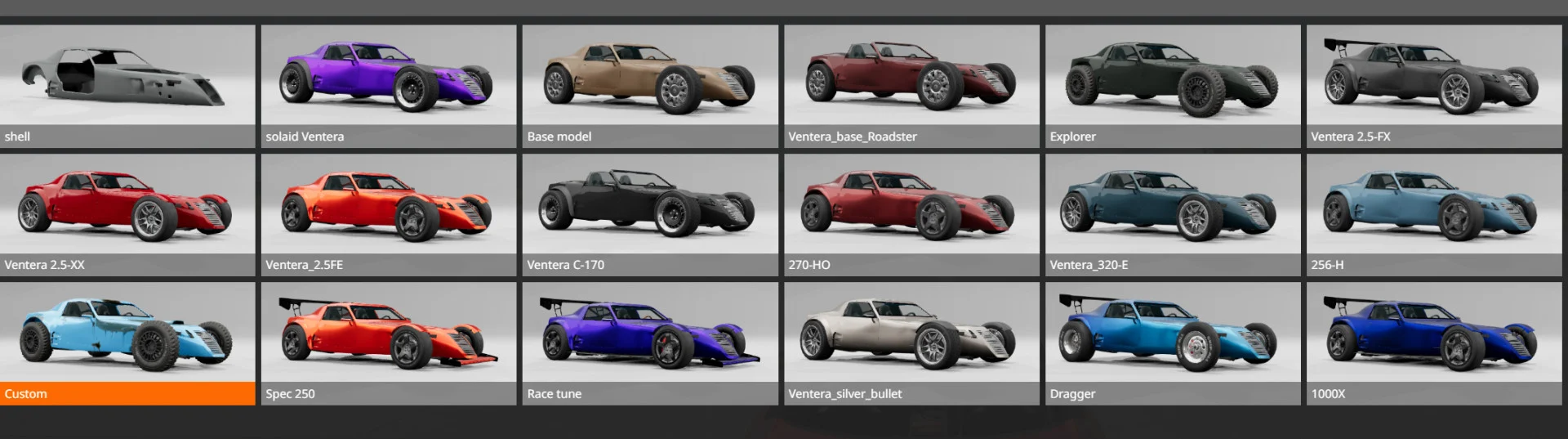Choose the Ventera_silver_bullet tile
Image resolution: width=1568 pixels, height=439 pixels.
pyautogui.click(x=911, y=343)
